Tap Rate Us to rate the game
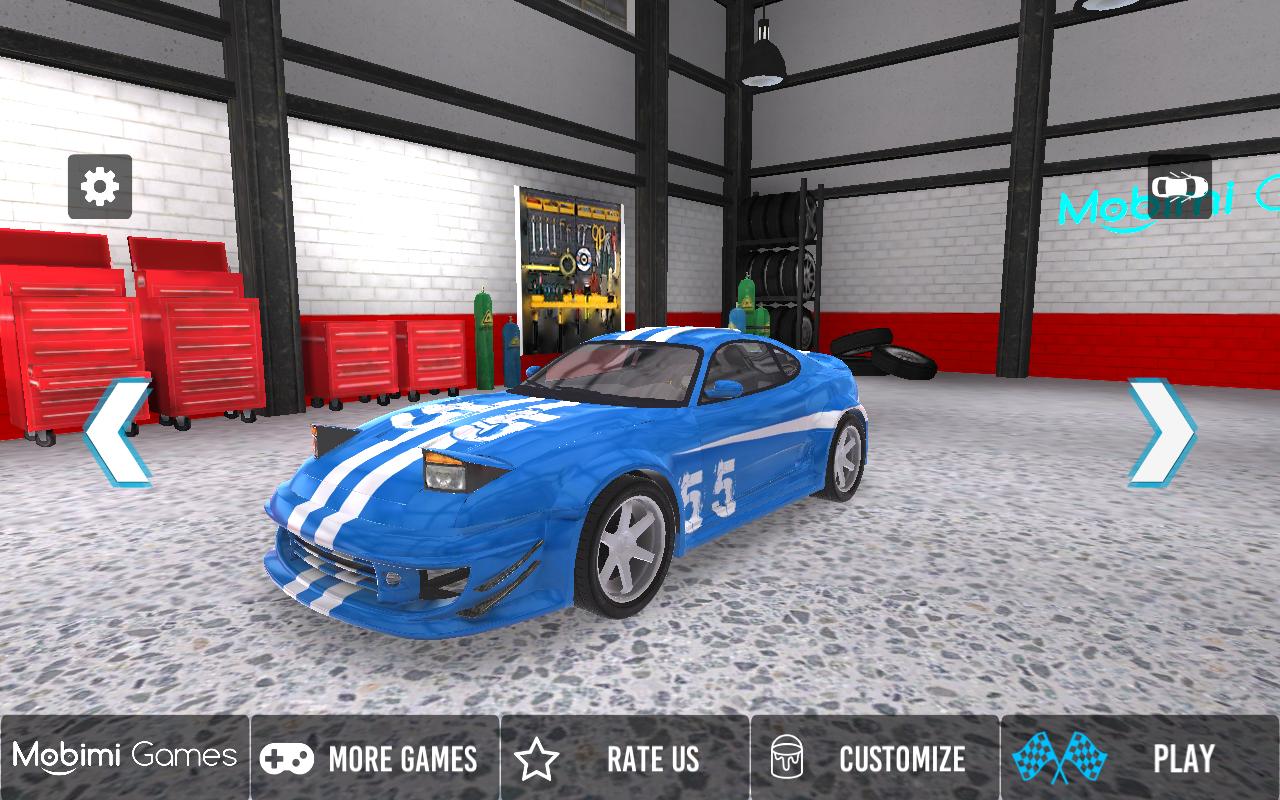Screen dimensions: 1280x800 click(652, 758)
